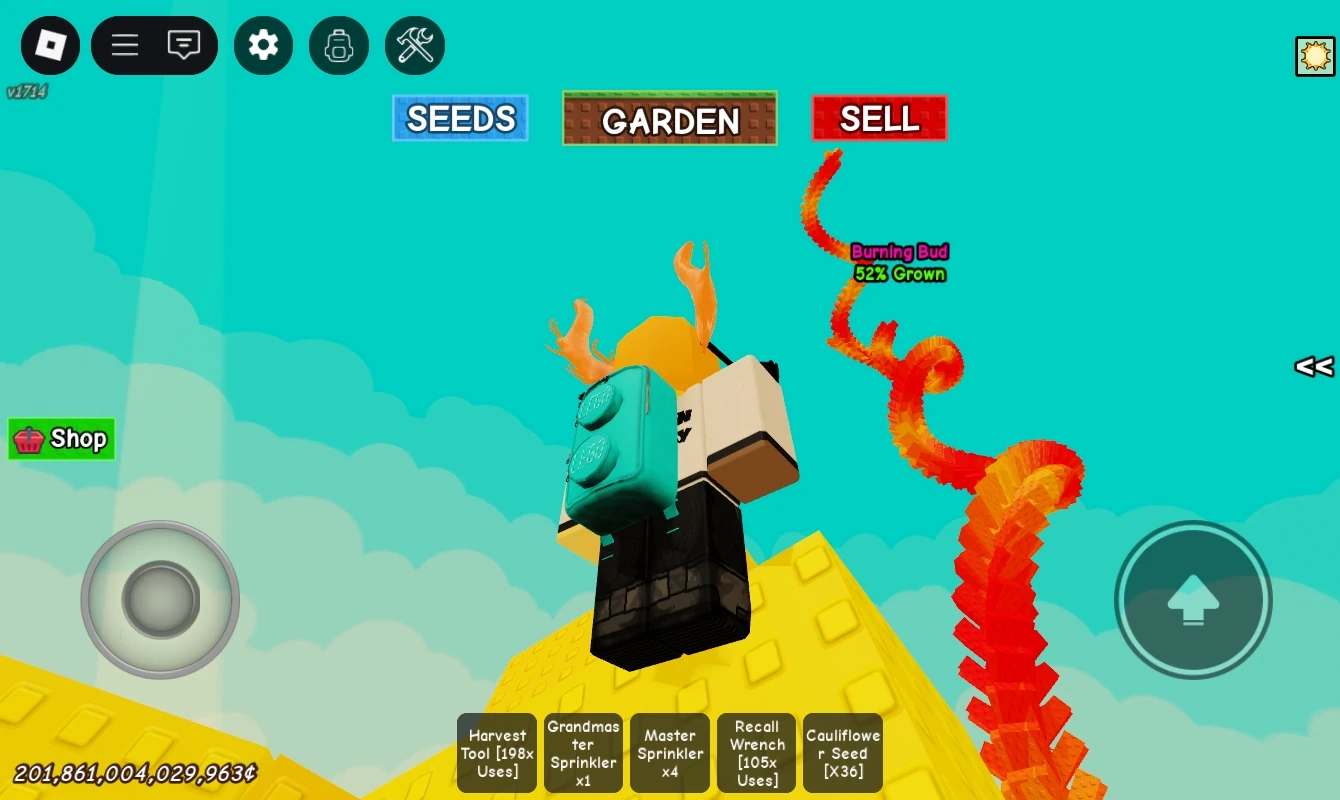
Task: Equip the Grandmaster Sprinkler
Action: coord(583,753)
